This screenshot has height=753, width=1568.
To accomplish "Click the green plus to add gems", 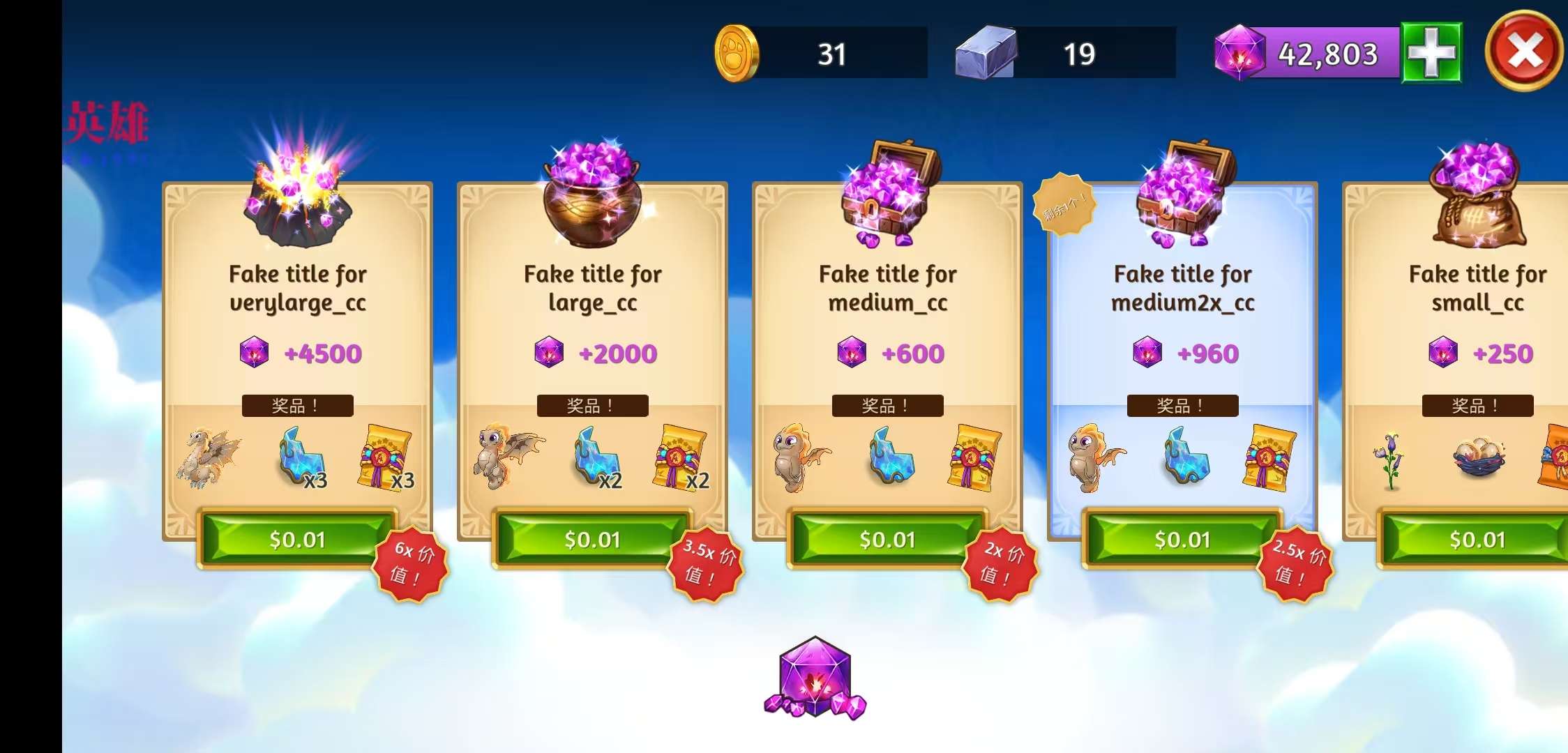I will tap(1431, 53).
